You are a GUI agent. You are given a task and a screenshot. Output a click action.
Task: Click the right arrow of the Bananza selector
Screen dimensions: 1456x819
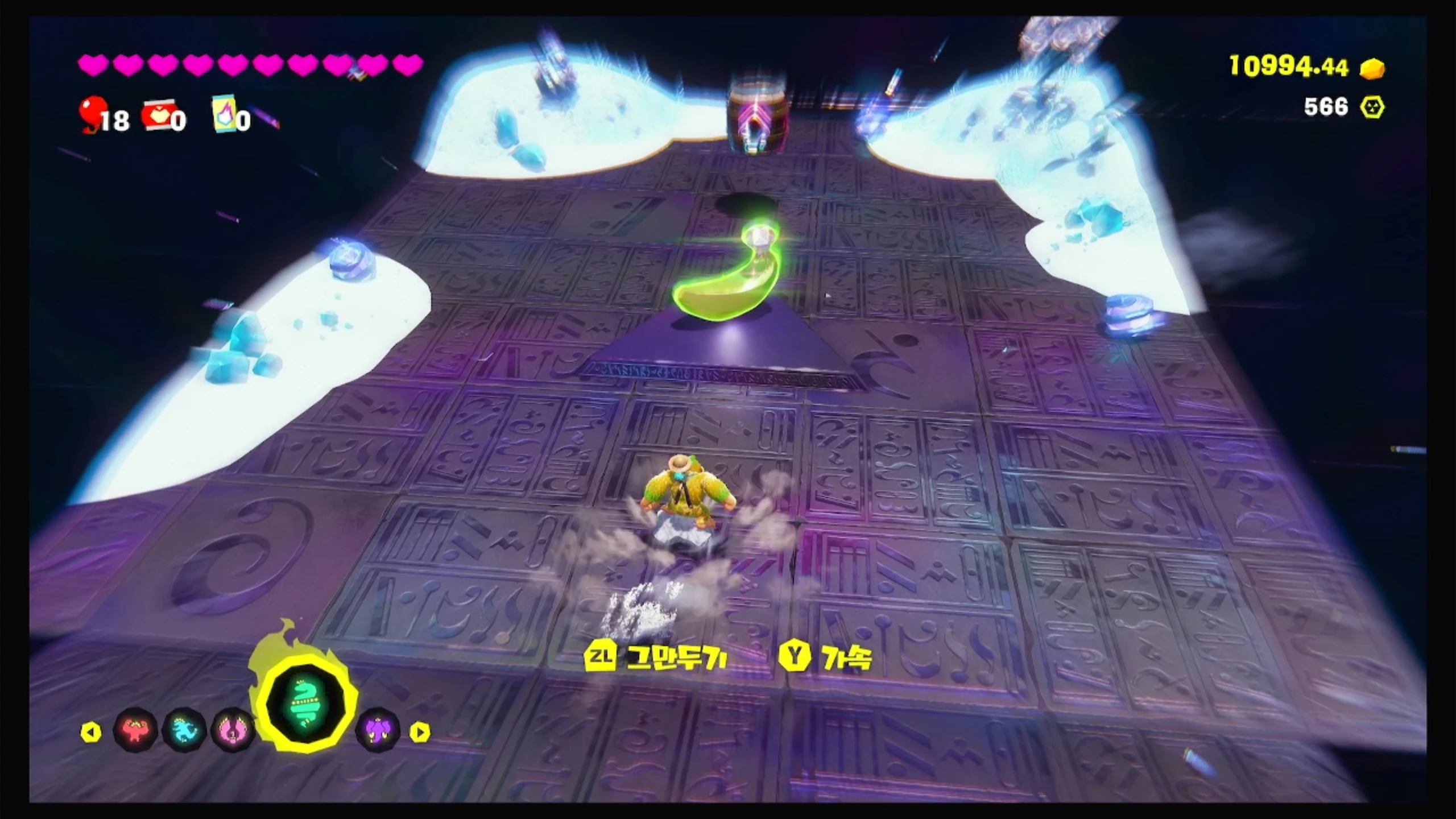(420, 732)
